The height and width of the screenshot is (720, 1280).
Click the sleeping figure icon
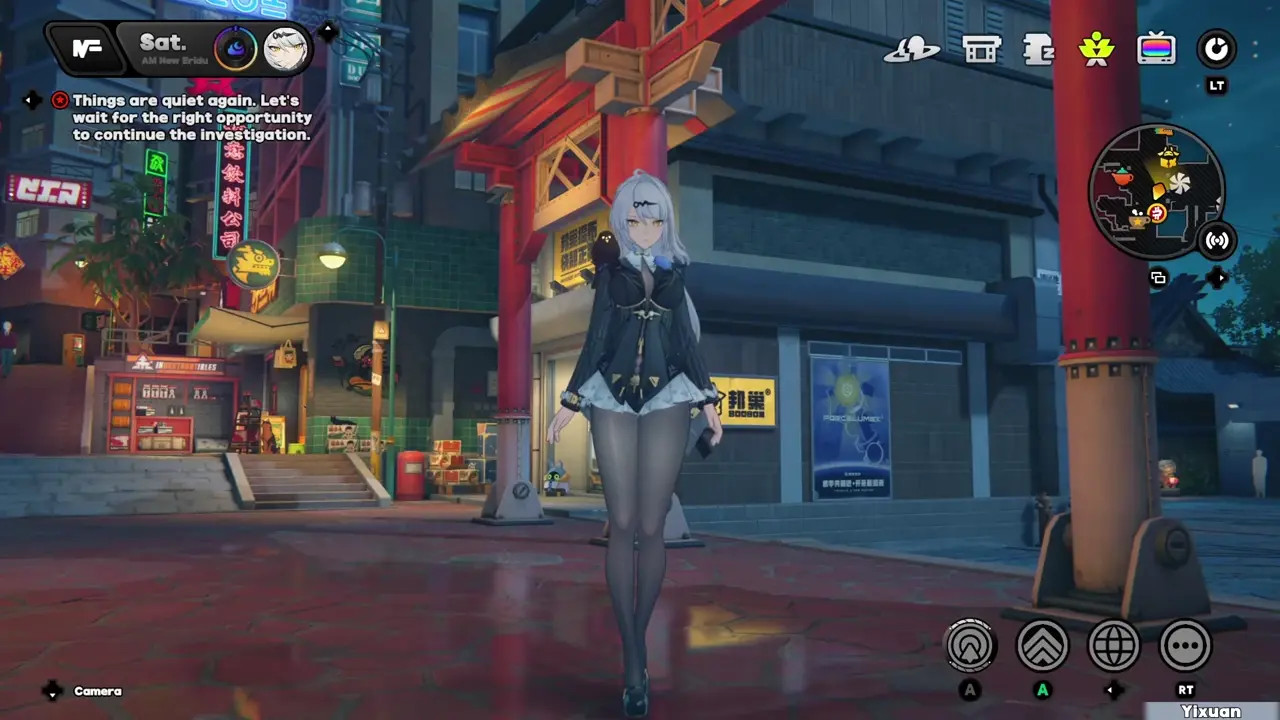tap(1039, 49)
